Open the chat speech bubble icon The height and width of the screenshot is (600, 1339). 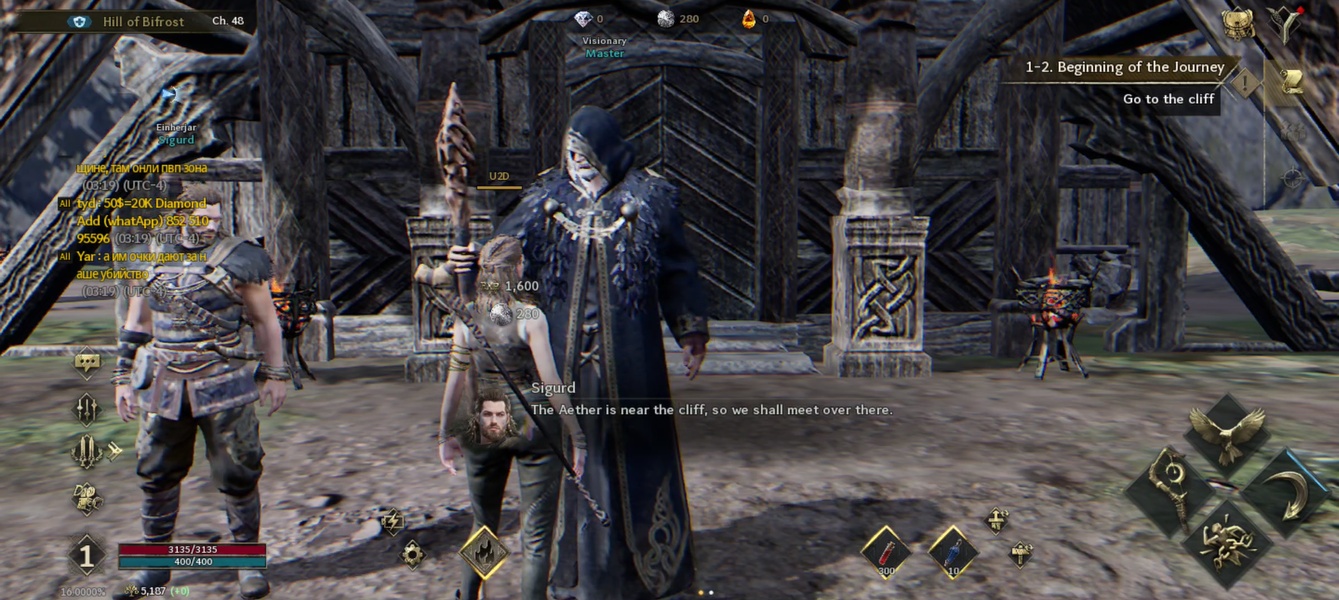click(x=87, y=363)
